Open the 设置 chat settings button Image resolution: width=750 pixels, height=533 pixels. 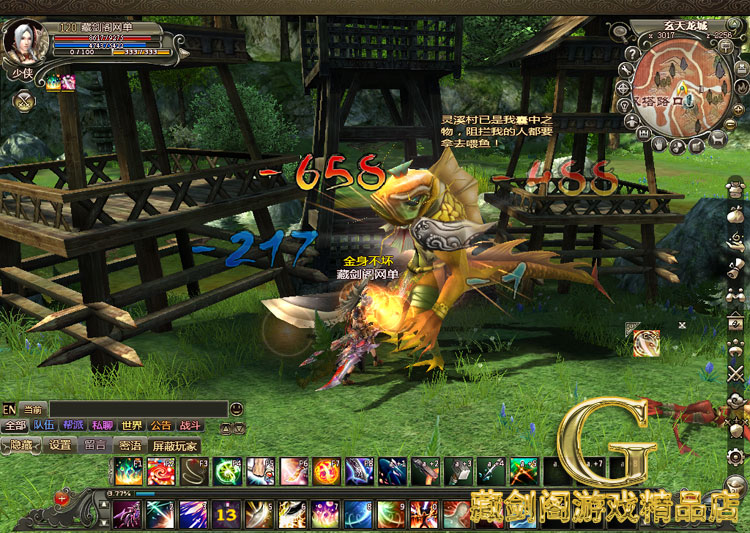(61, 445)
